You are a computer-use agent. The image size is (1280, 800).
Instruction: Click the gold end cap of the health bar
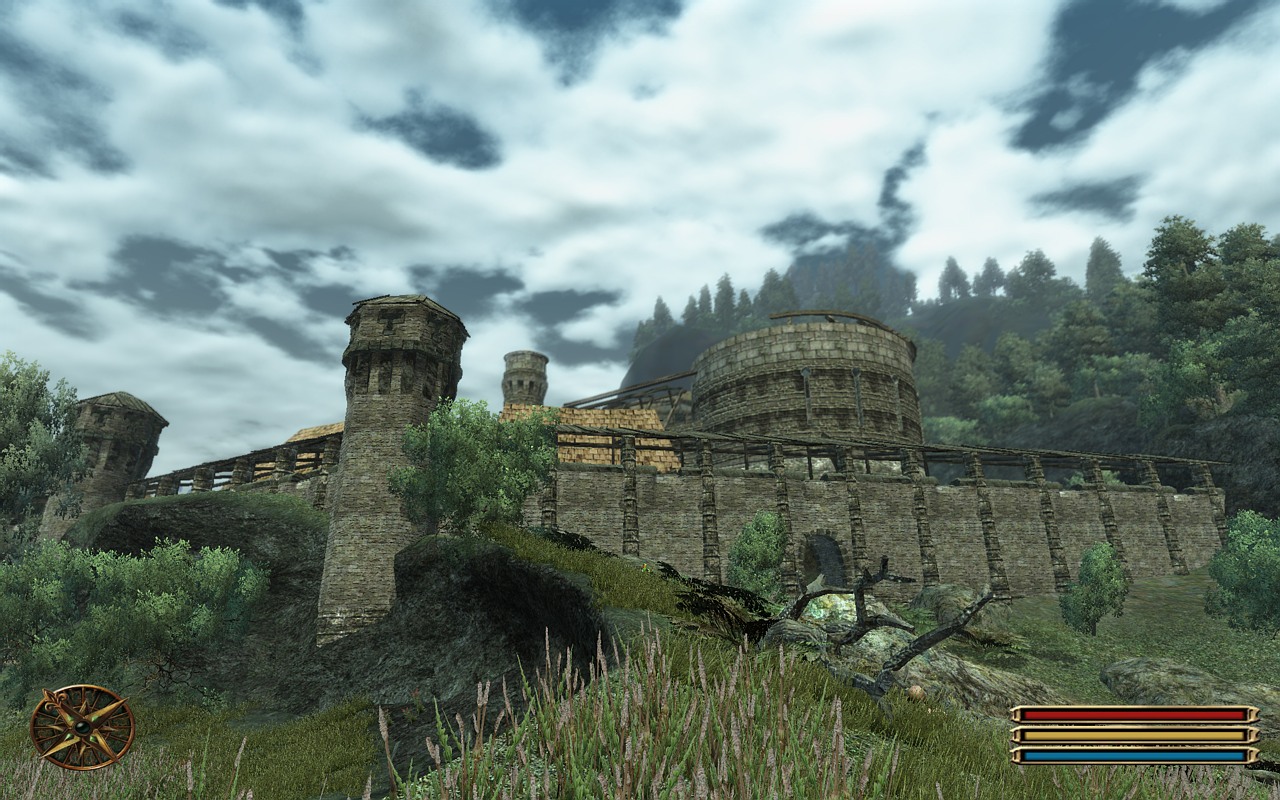[x=1253, y=713]
